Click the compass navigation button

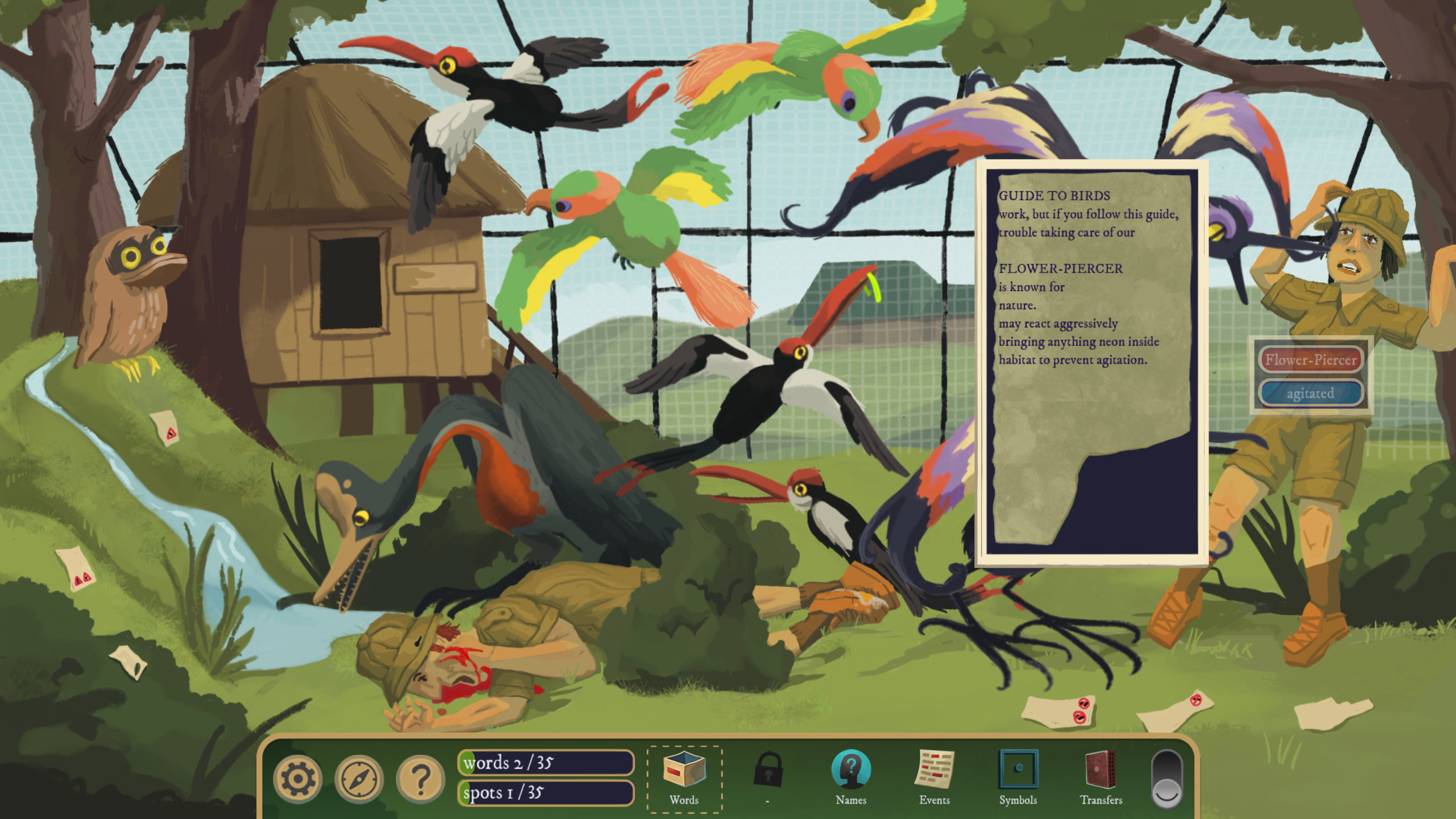pos(359,779)
